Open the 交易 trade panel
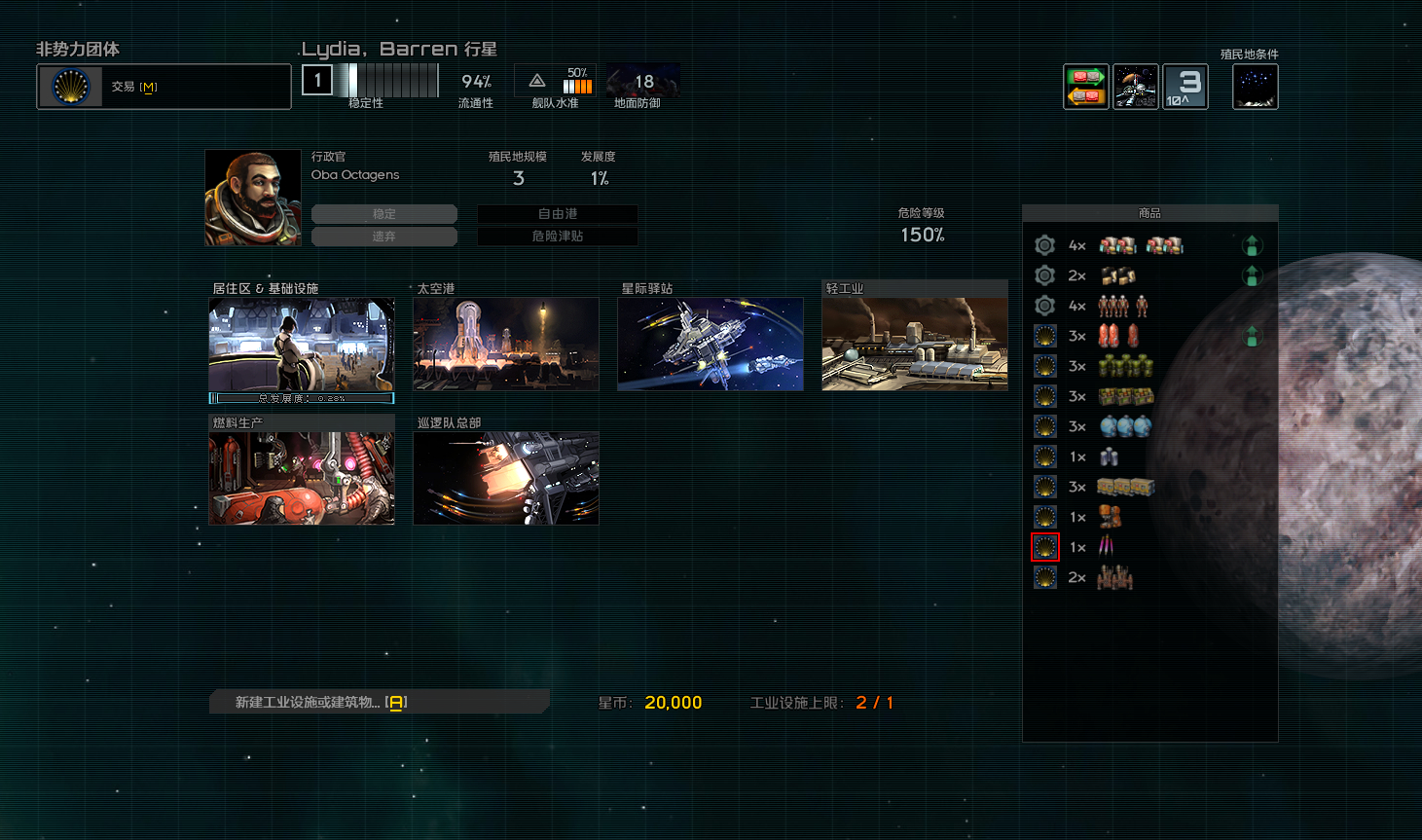This screenshot has height=840, width=1422. (x=164, y=87)
